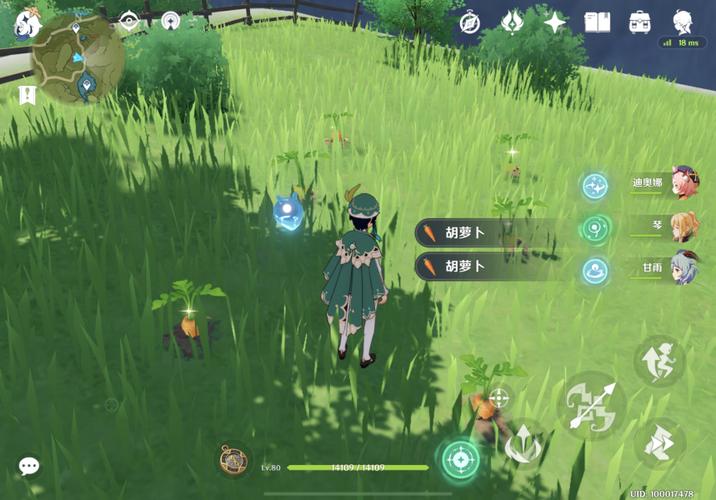Tap the bow normal attack button
The height and width of the screenshot is (500, 716).
click(592, 406)
